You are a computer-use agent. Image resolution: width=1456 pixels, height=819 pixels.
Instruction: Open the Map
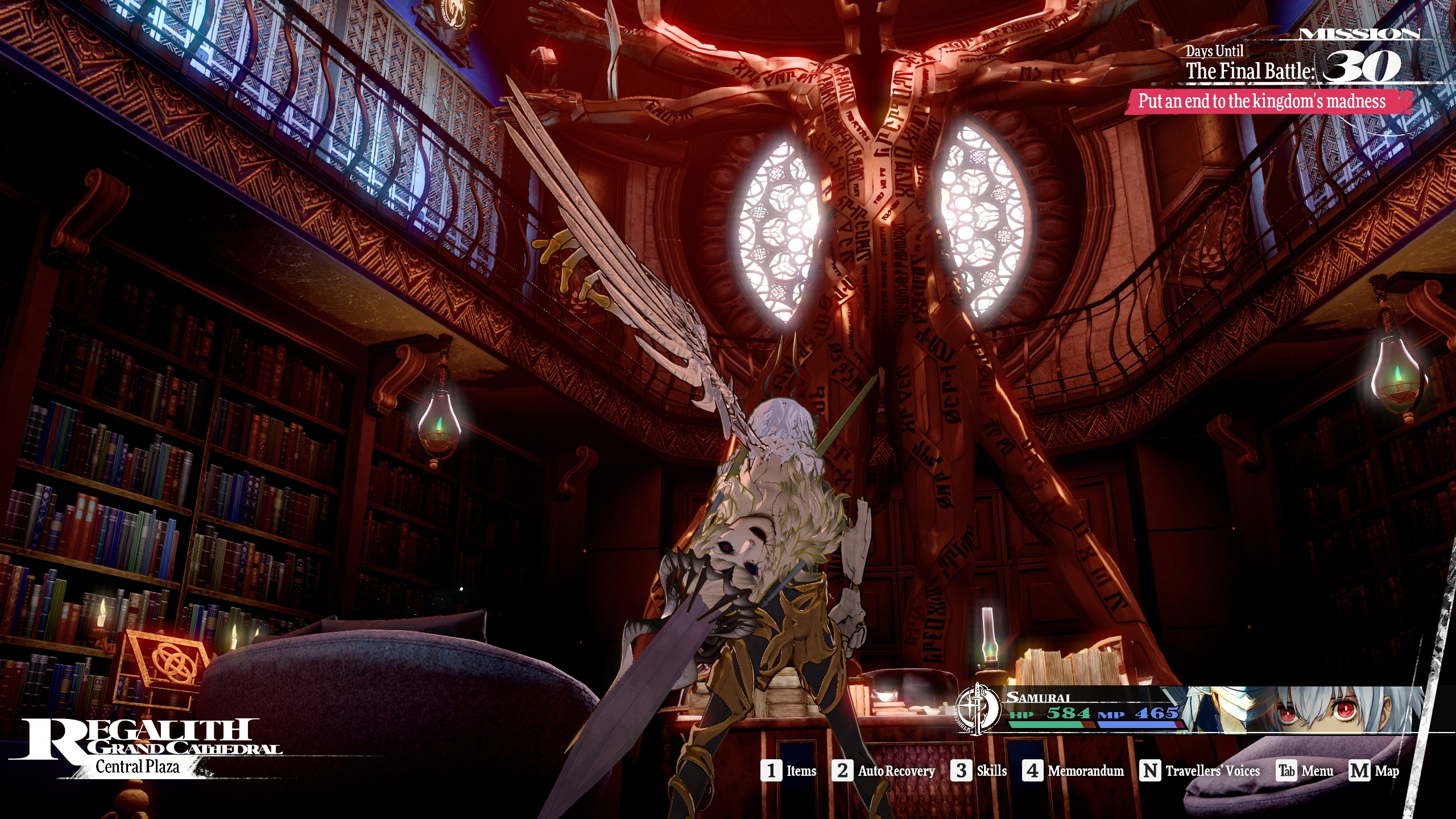tap(1374, 771)
